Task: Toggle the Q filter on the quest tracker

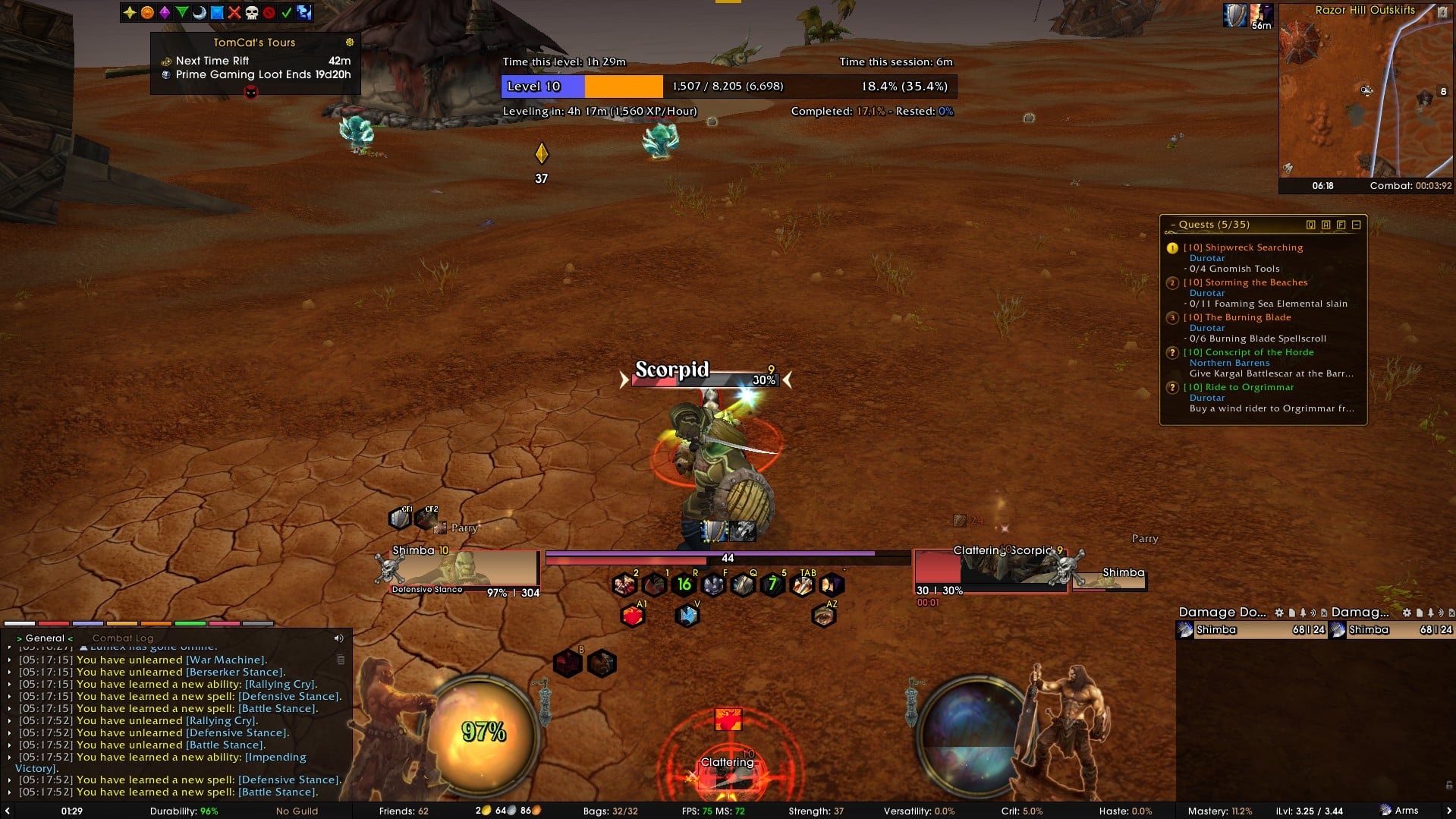Action: coord(1310,225)
